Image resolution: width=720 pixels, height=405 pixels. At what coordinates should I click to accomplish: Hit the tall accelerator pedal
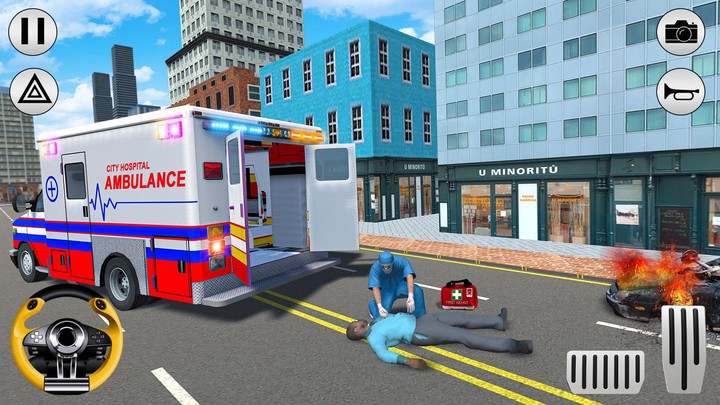(x=684, y=349)
